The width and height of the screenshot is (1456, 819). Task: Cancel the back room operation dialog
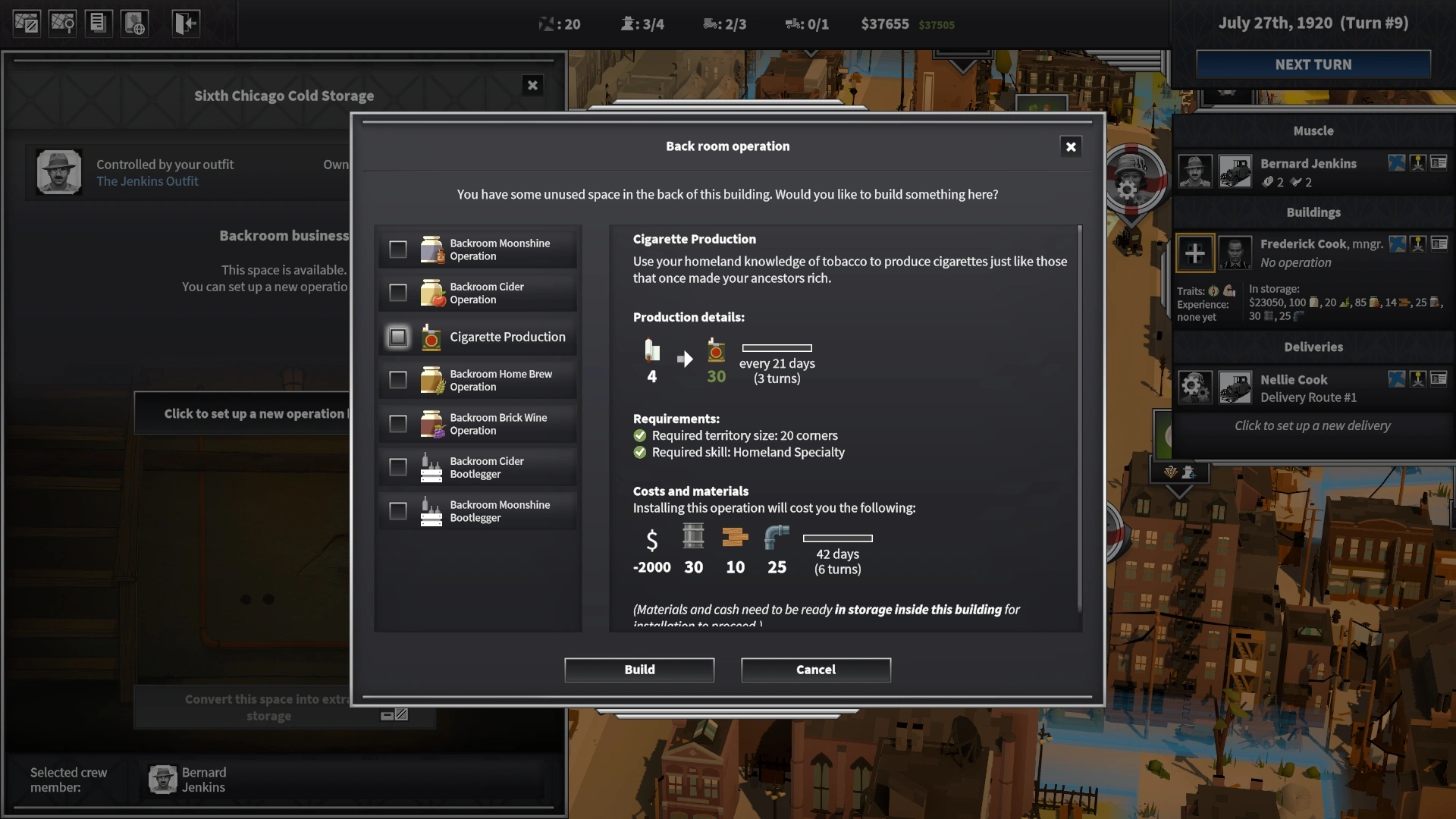click(x=815, y=670)
